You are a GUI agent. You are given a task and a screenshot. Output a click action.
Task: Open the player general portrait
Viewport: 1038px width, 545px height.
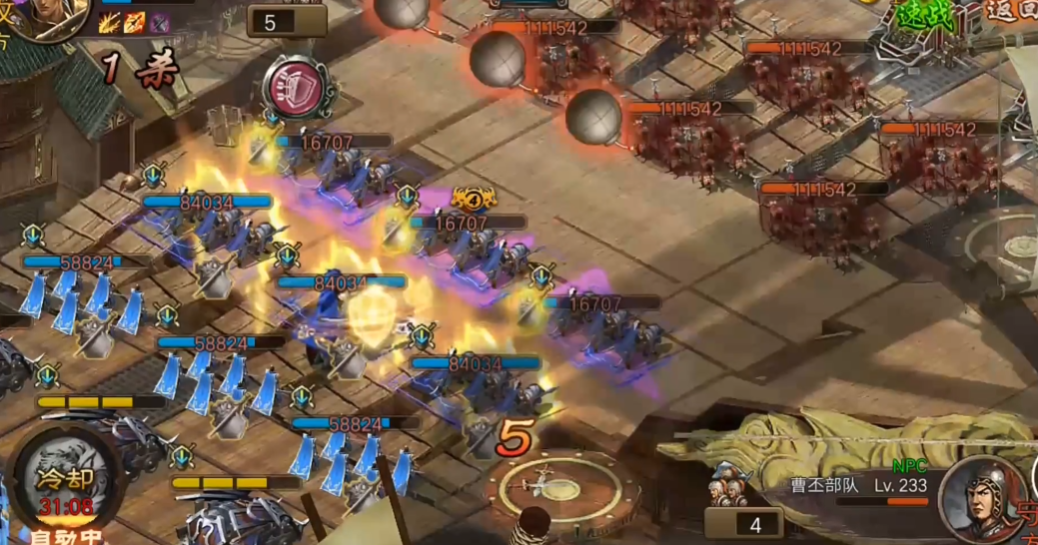click(x=48, y=16)
